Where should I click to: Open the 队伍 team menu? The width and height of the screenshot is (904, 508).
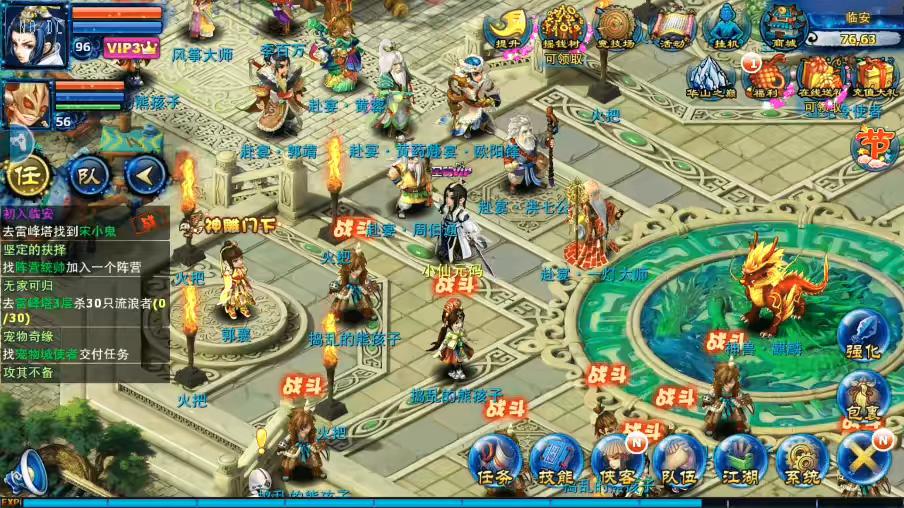pos(679,463)
